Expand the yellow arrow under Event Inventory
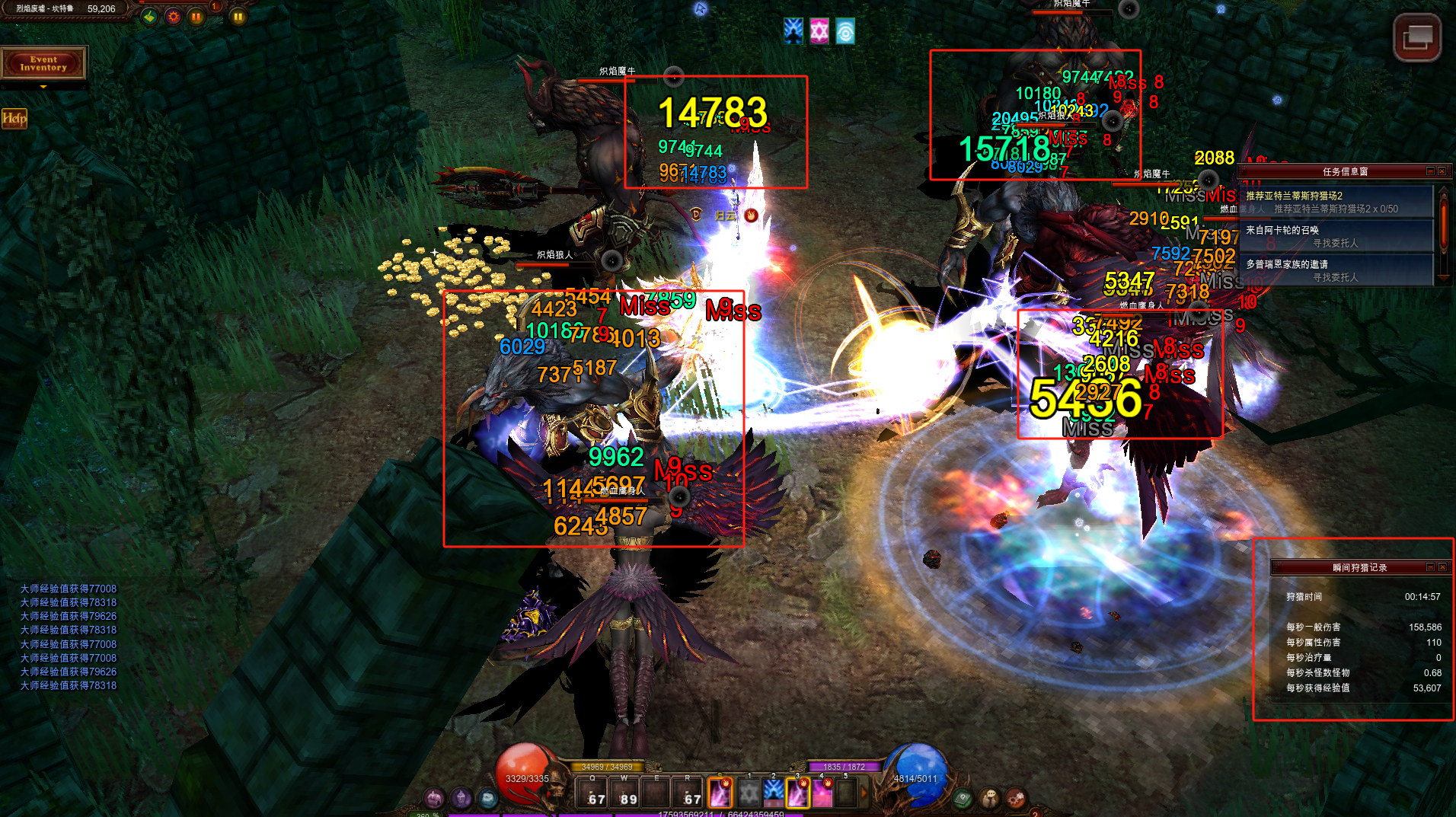 pos(43,87)
